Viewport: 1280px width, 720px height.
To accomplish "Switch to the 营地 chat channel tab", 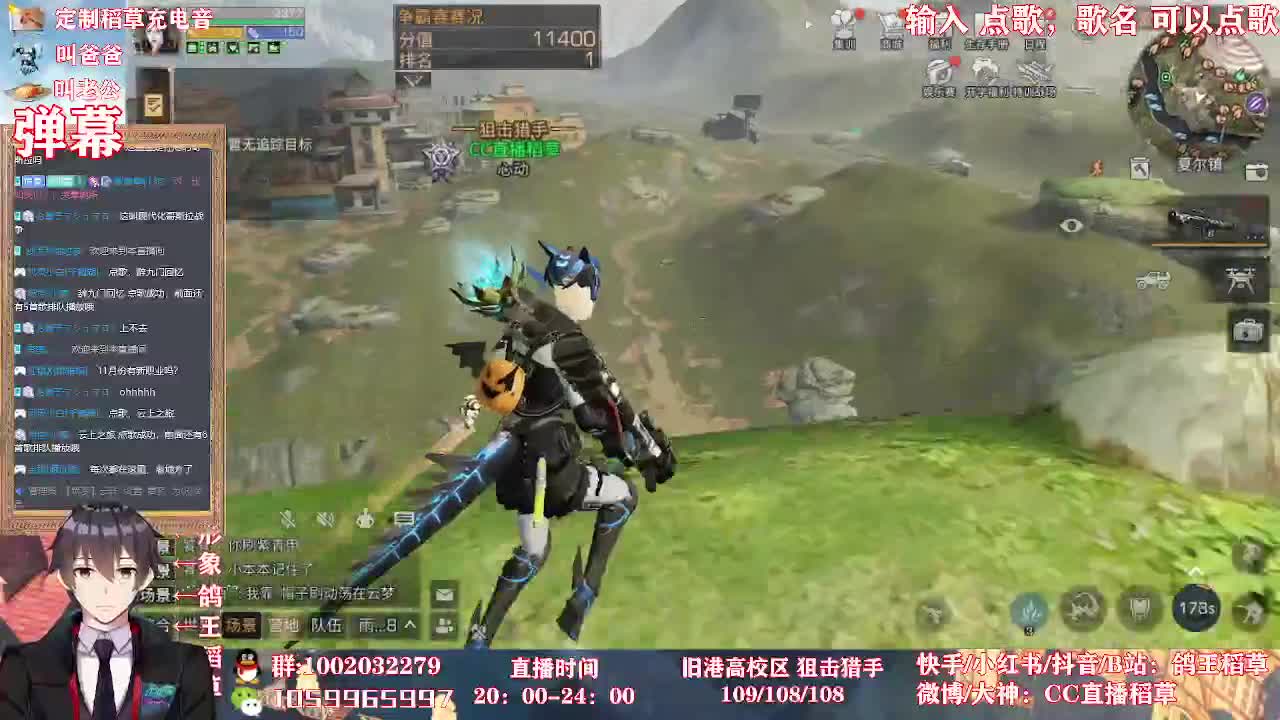I will 283,625.
